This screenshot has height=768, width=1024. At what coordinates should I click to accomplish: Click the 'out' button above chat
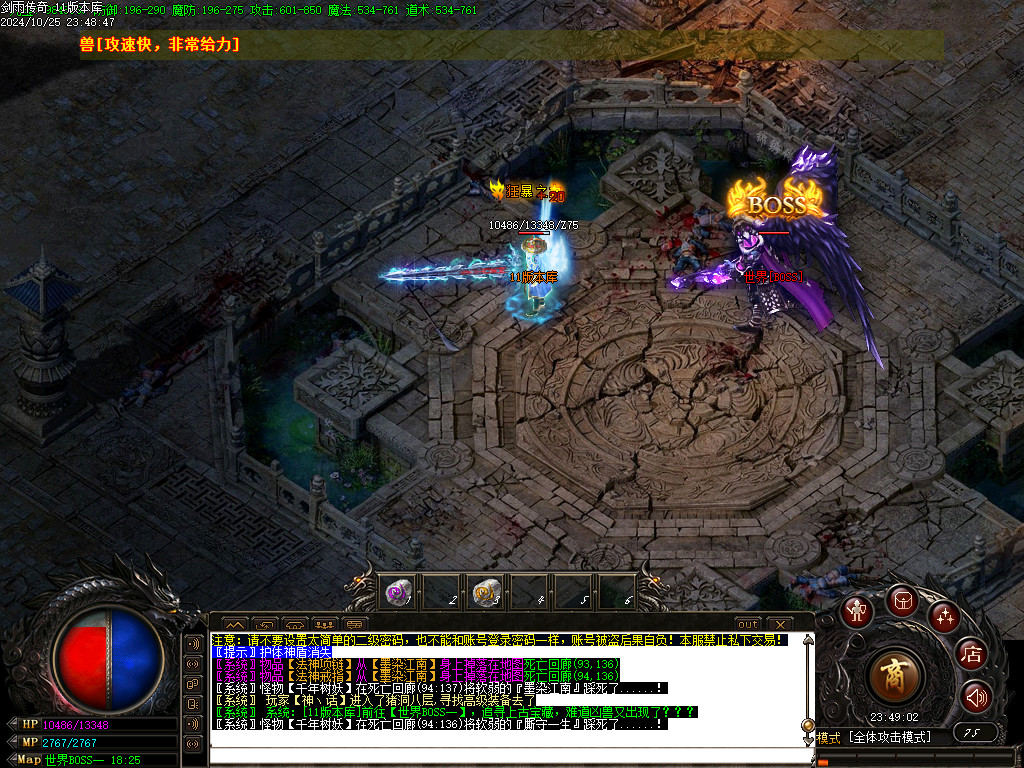[x=748, y=624]
